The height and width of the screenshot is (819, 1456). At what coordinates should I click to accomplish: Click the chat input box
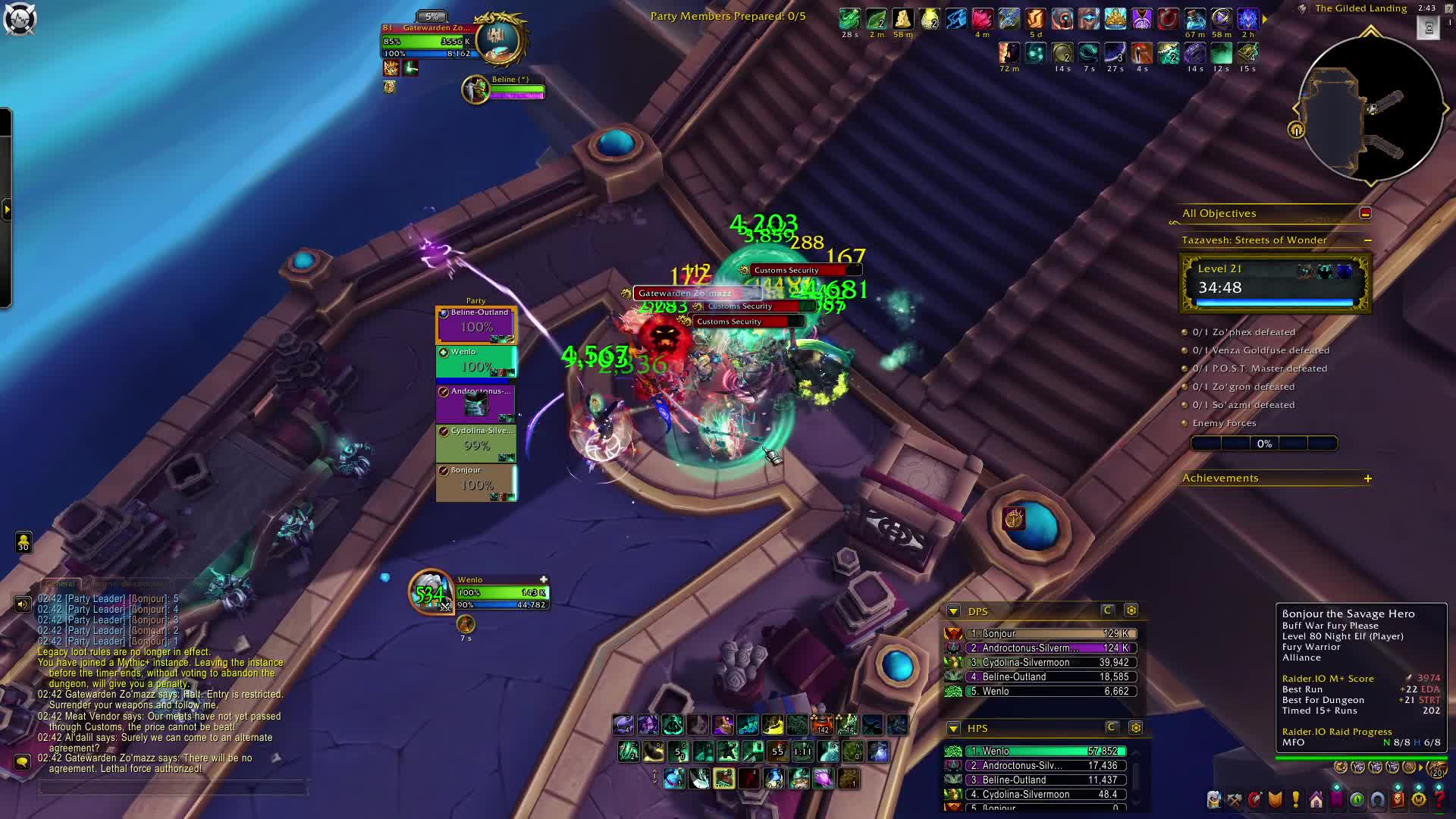tap(173, 789)
